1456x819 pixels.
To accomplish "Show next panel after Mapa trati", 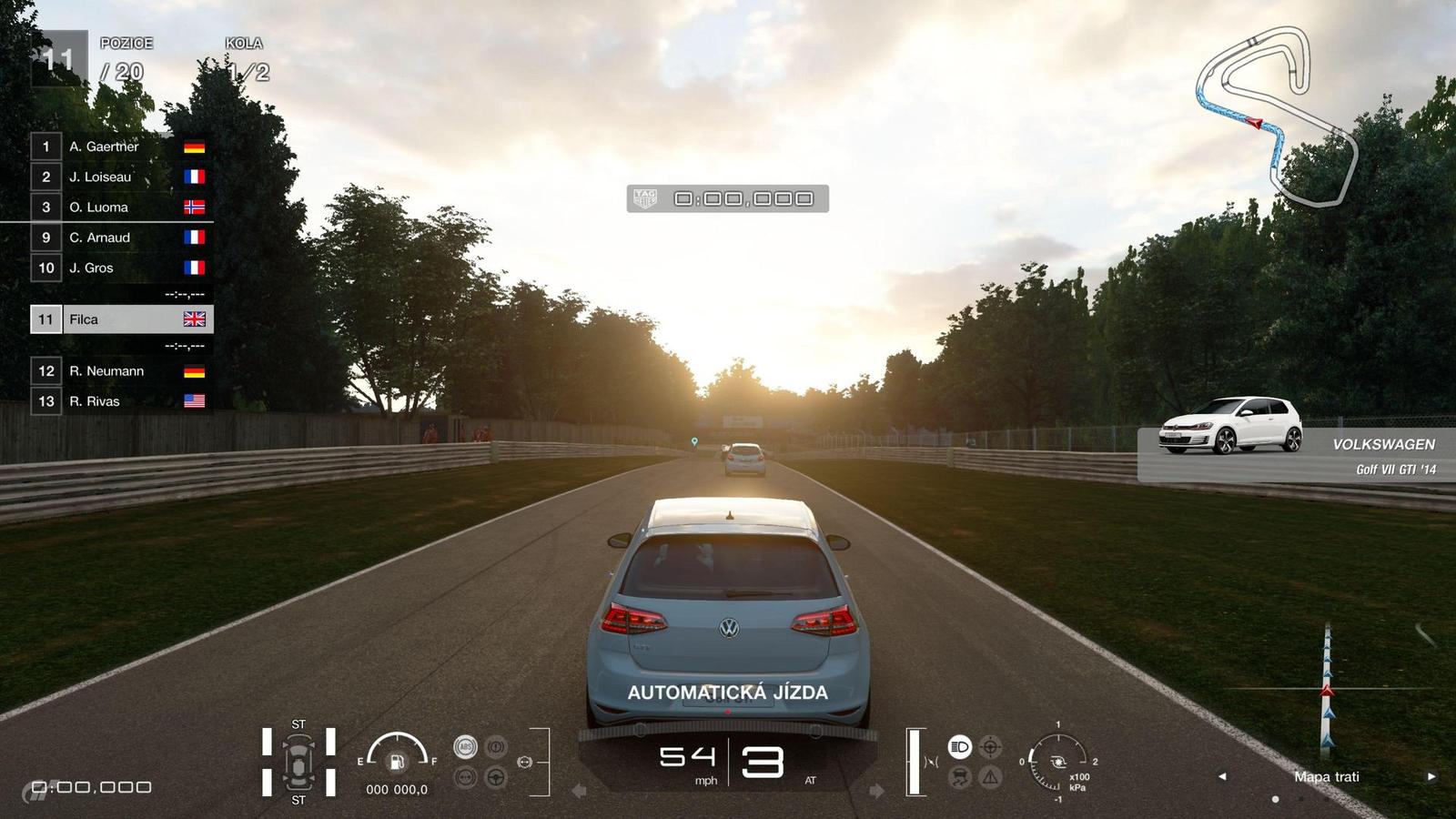I will 1431,776.
